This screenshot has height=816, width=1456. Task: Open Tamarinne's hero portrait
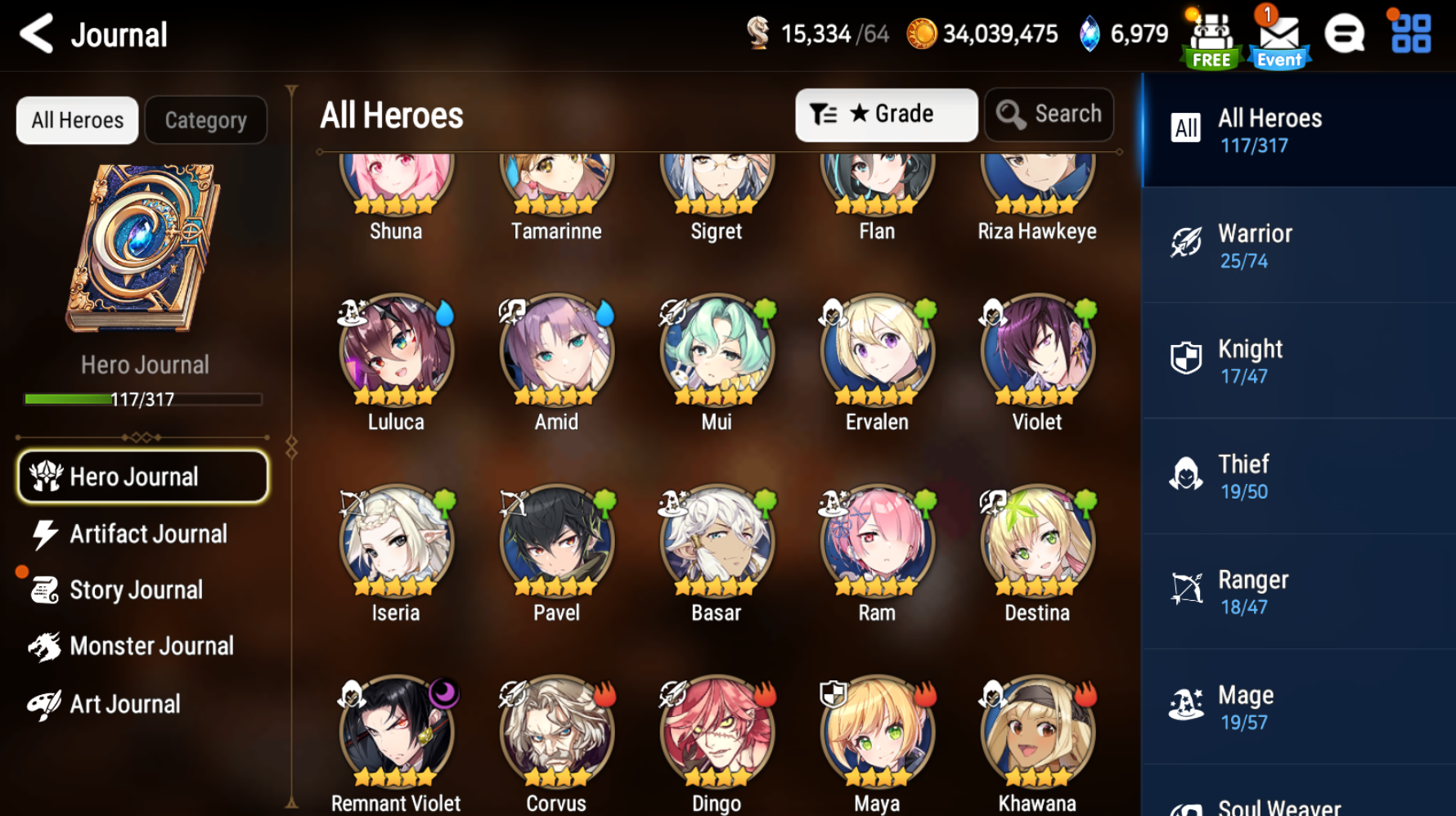[x=555, y=180]
